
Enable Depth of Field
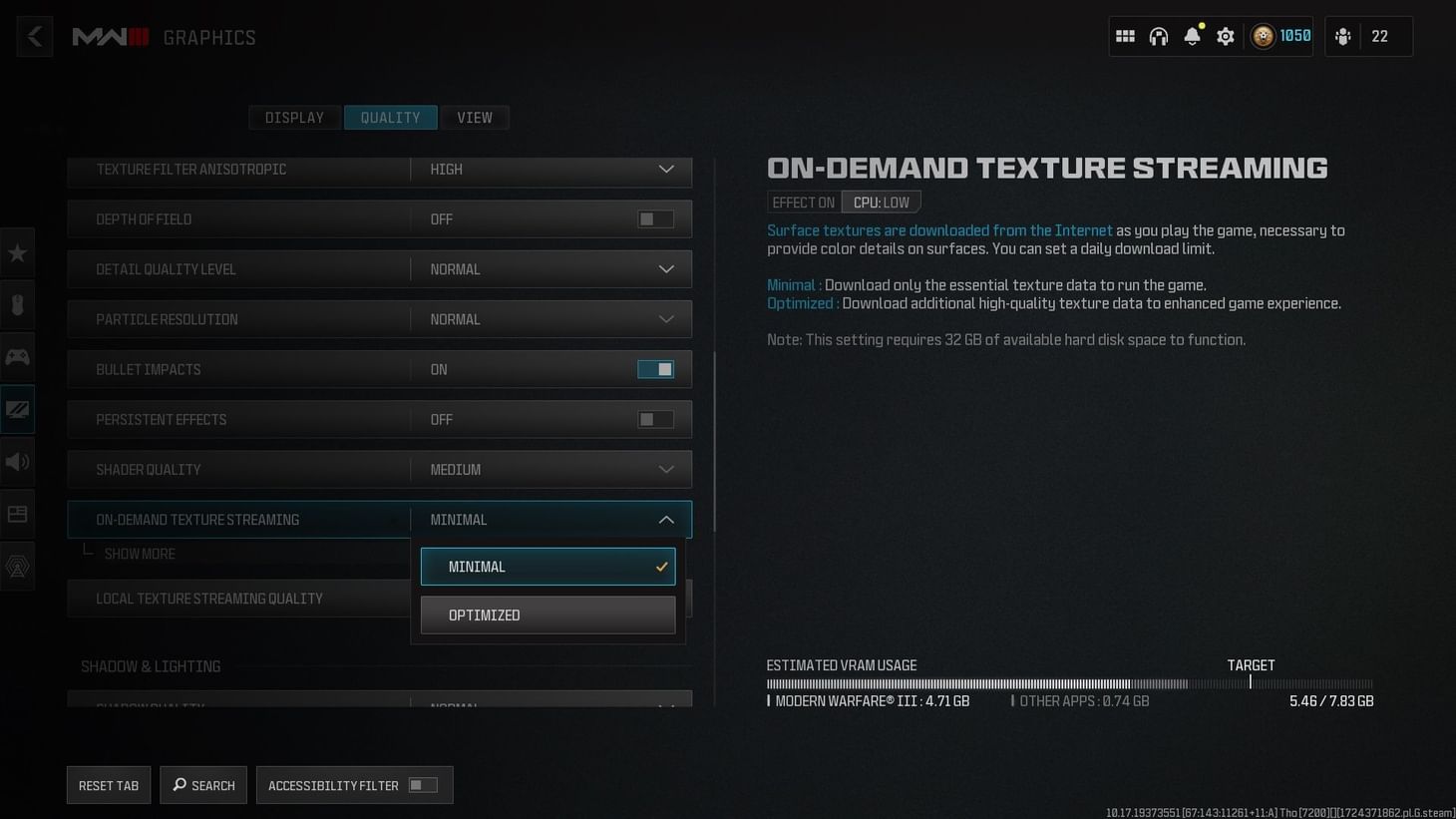655,218
